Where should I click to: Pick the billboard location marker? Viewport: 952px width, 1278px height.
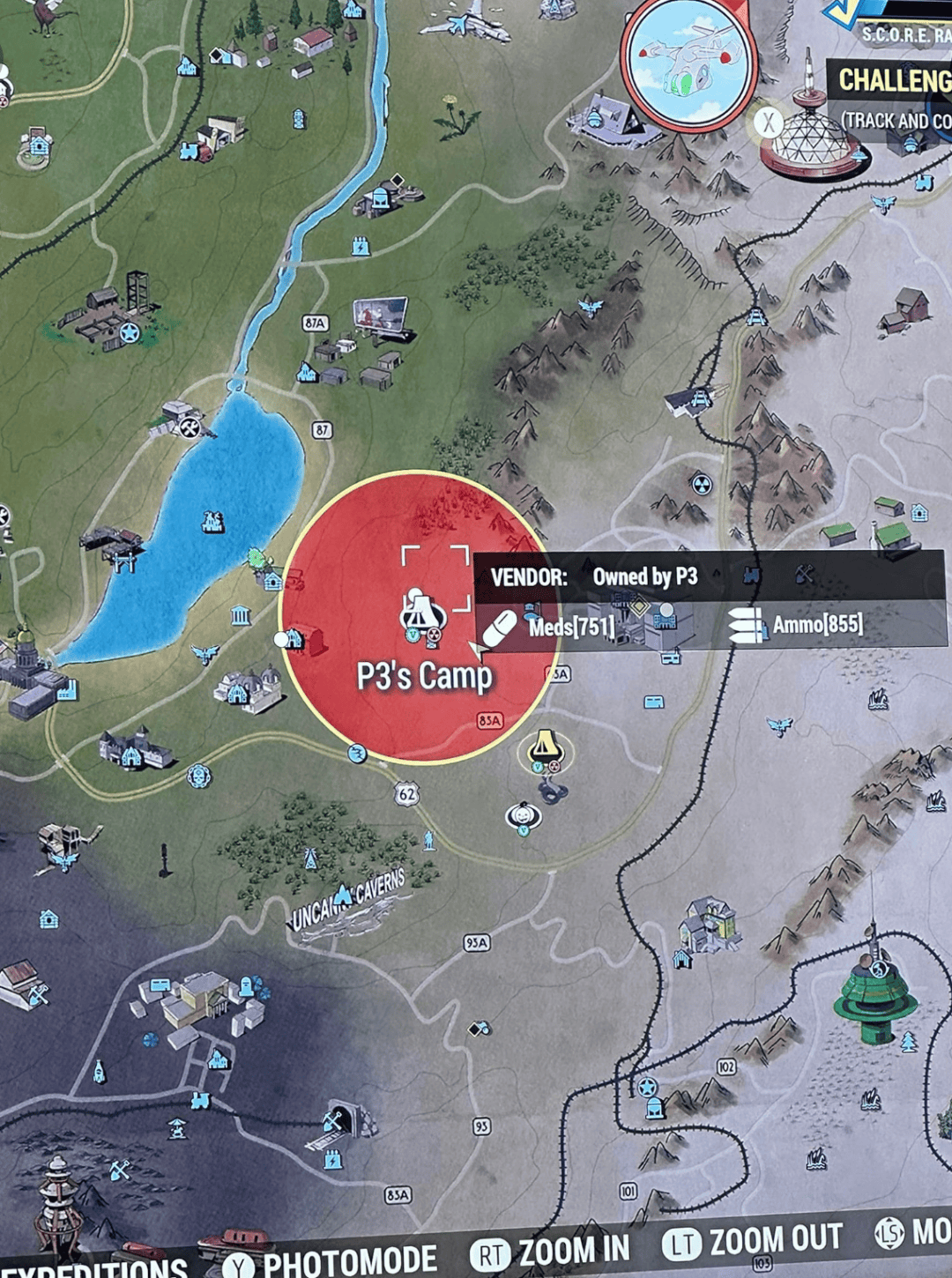tap(380, 316)
